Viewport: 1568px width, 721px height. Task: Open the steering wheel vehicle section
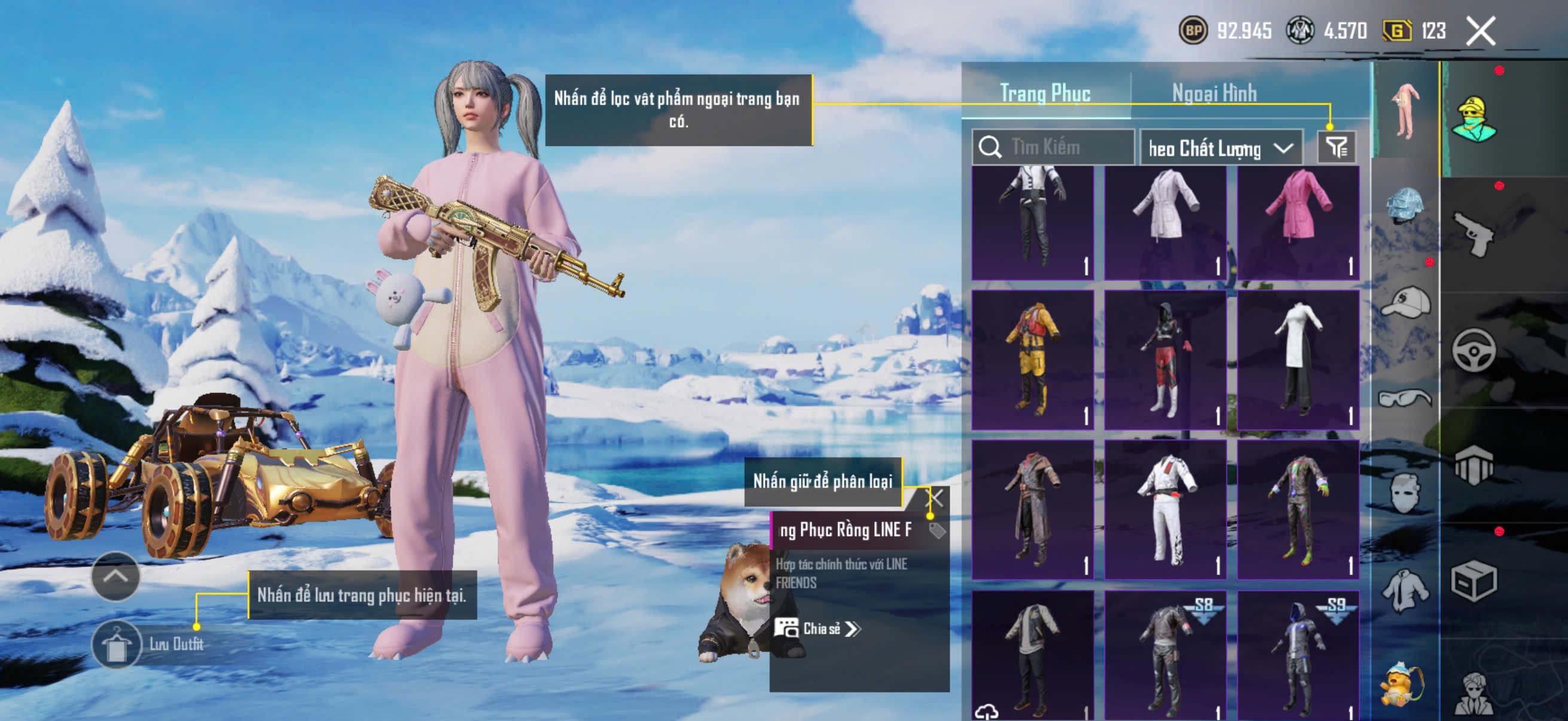tap(1473, 350)
